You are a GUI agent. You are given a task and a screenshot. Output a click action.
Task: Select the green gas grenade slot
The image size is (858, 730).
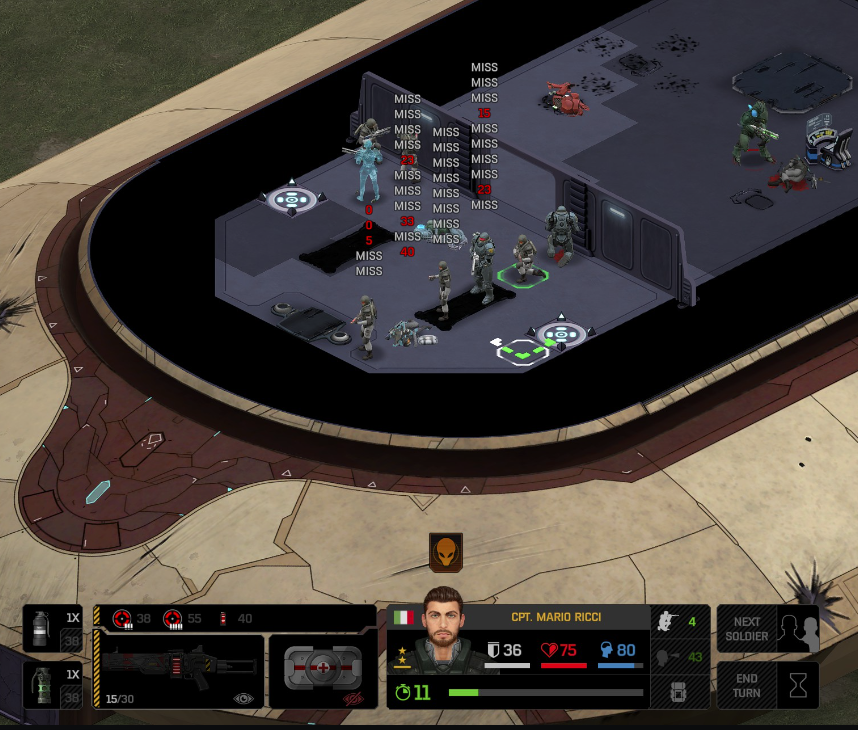51,685
